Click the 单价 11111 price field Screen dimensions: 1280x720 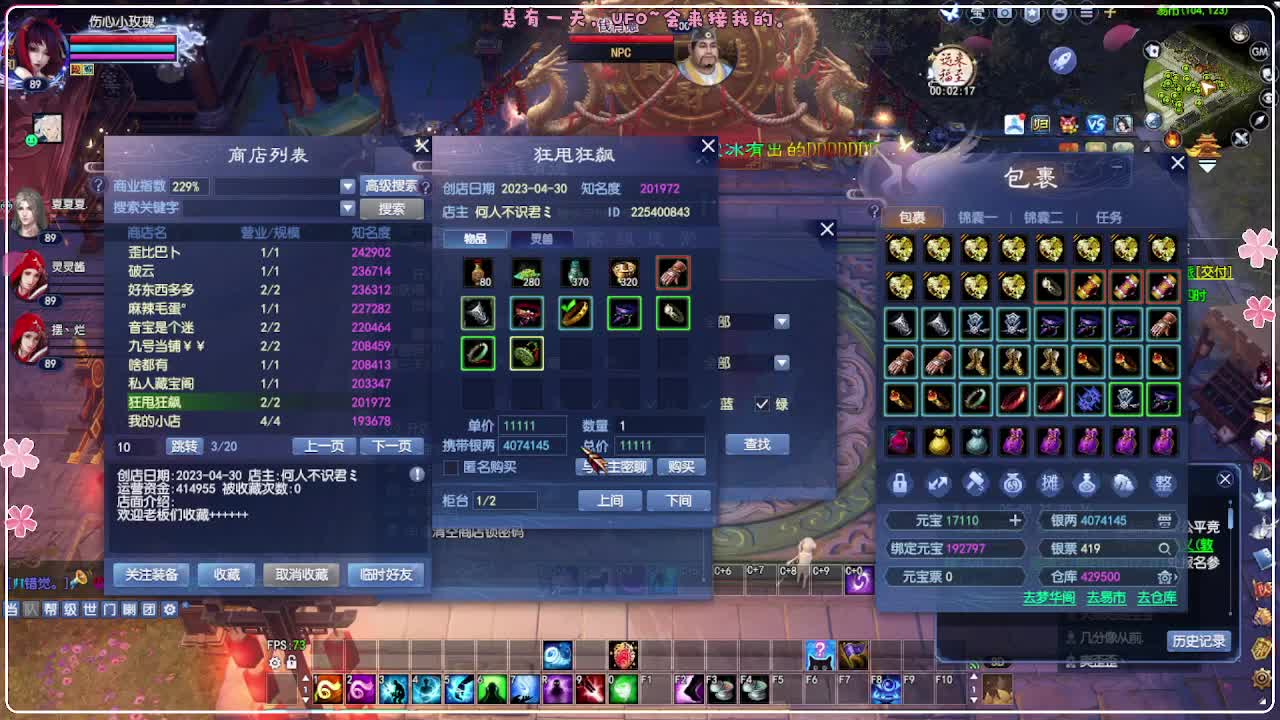pyautogui.click(x=532, y=423)
